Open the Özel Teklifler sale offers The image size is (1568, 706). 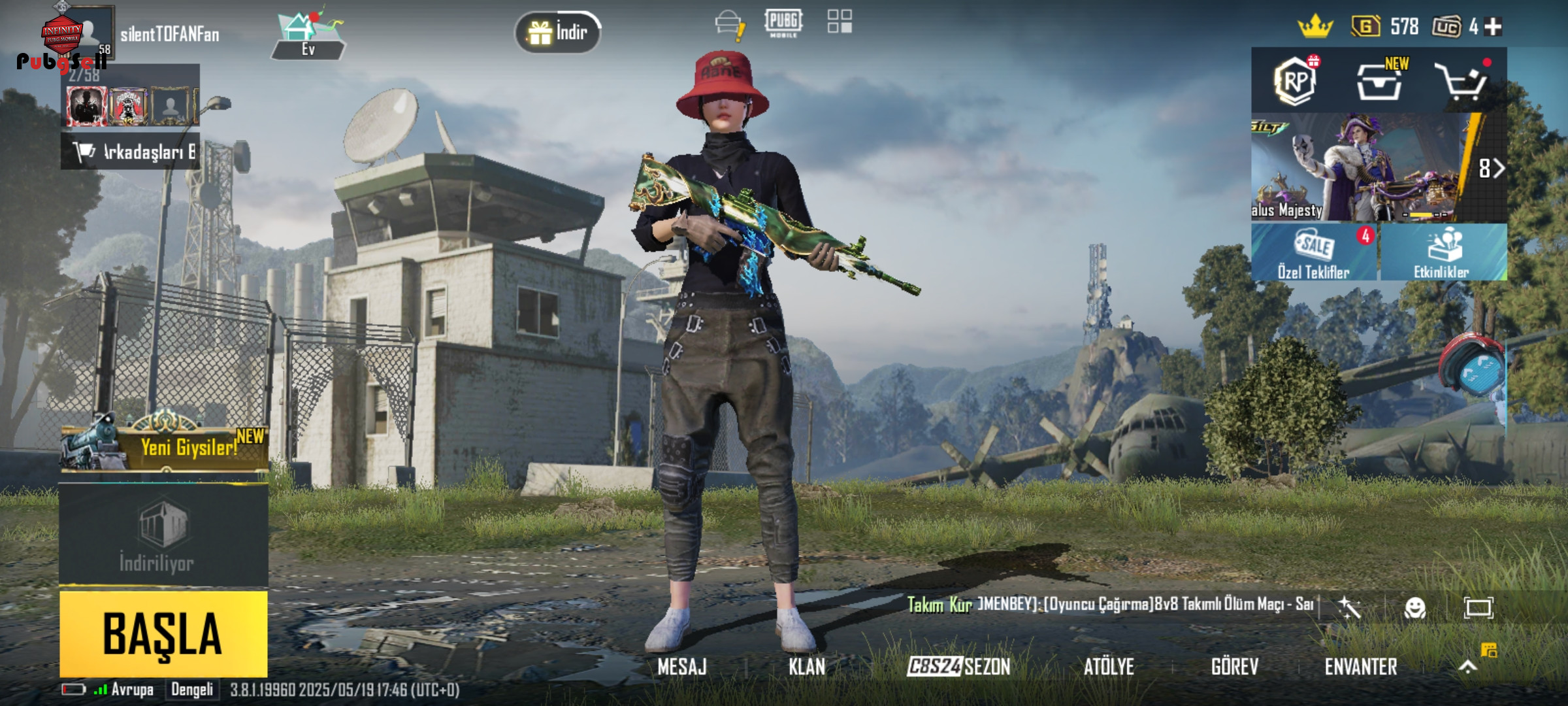(1314, 252)
